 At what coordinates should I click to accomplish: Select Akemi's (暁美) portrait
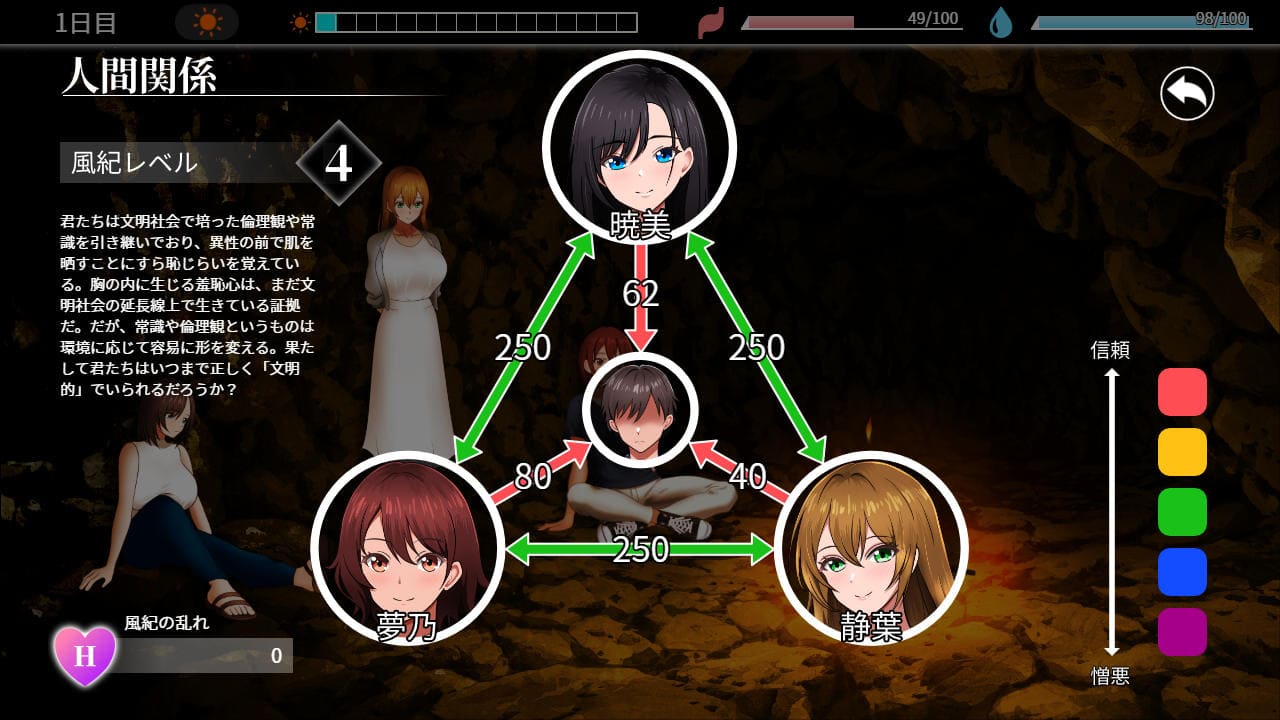[x=640, y=147]
